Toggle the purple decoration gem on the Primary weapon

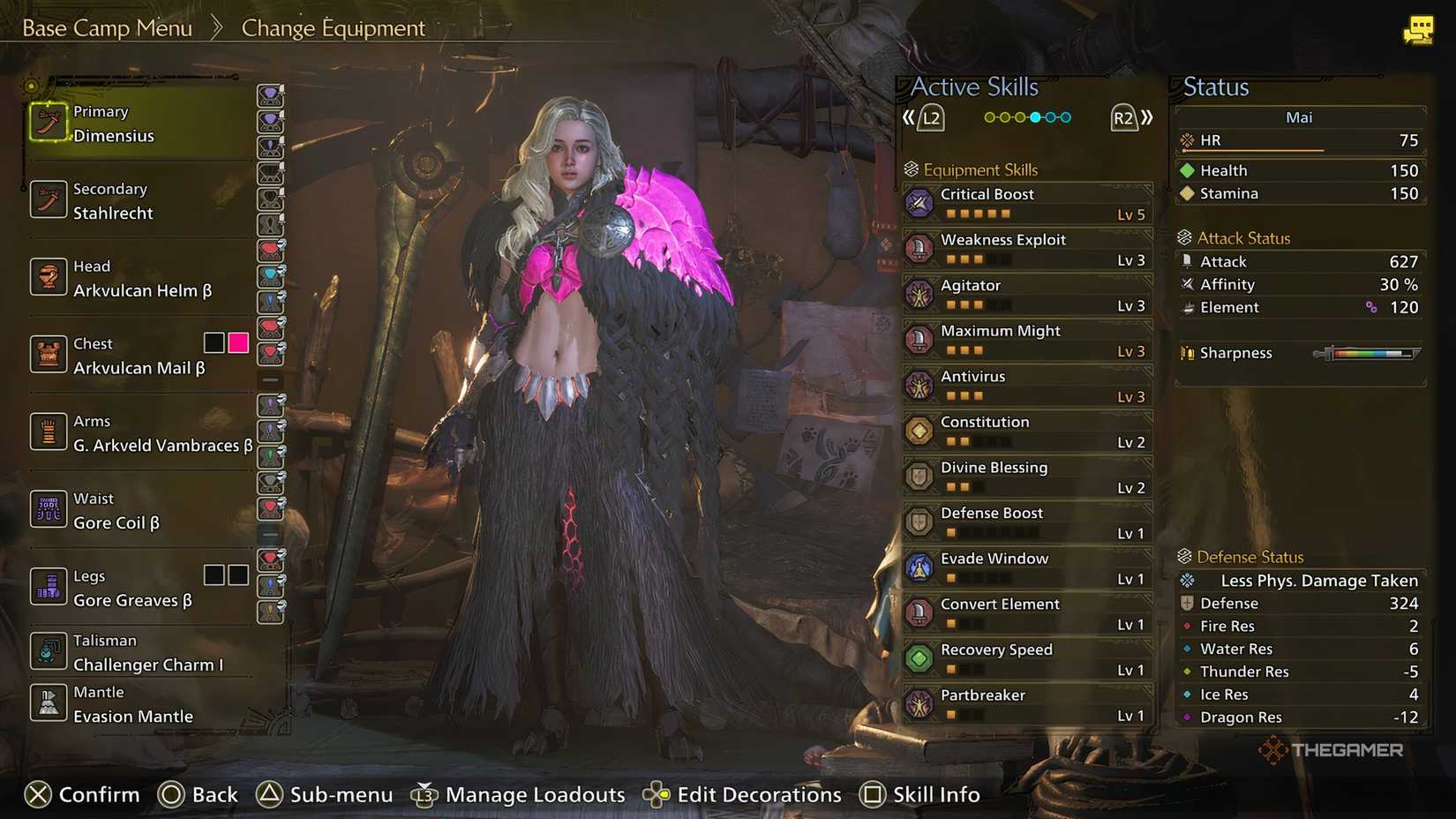pos(271,96)
